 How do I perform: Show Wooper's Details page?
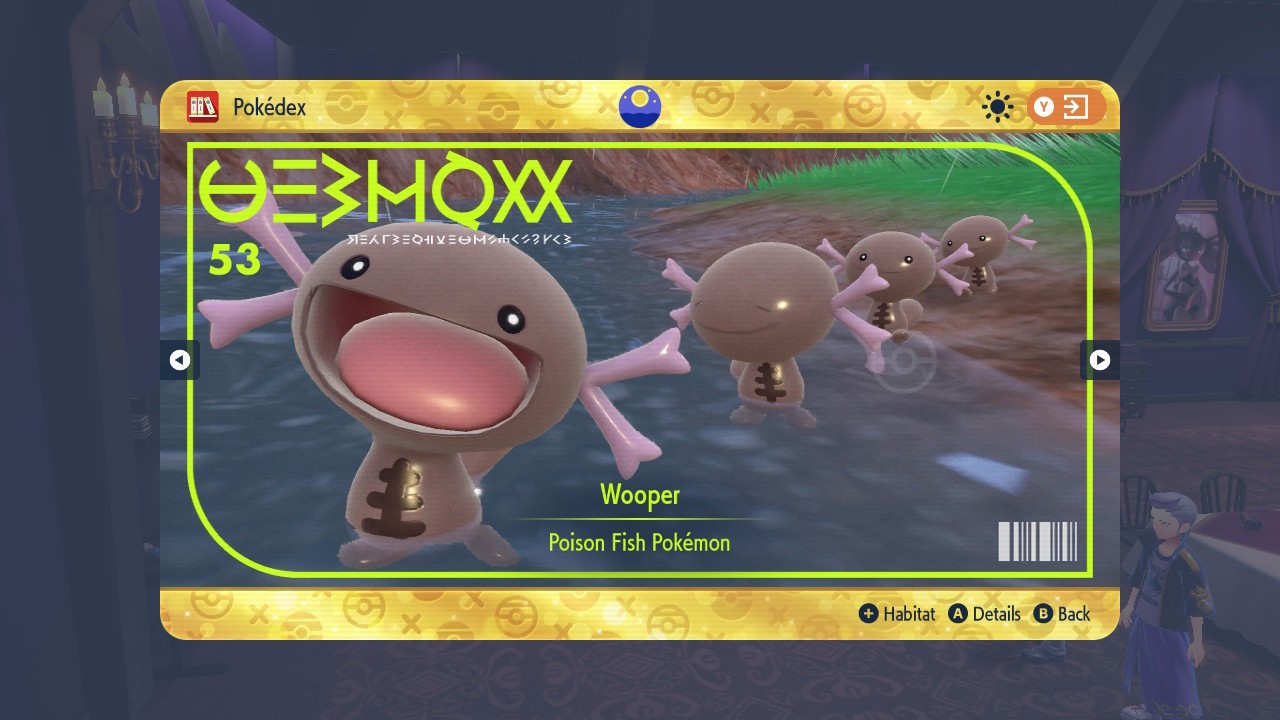pyautogui.click(x=985, y=614)
